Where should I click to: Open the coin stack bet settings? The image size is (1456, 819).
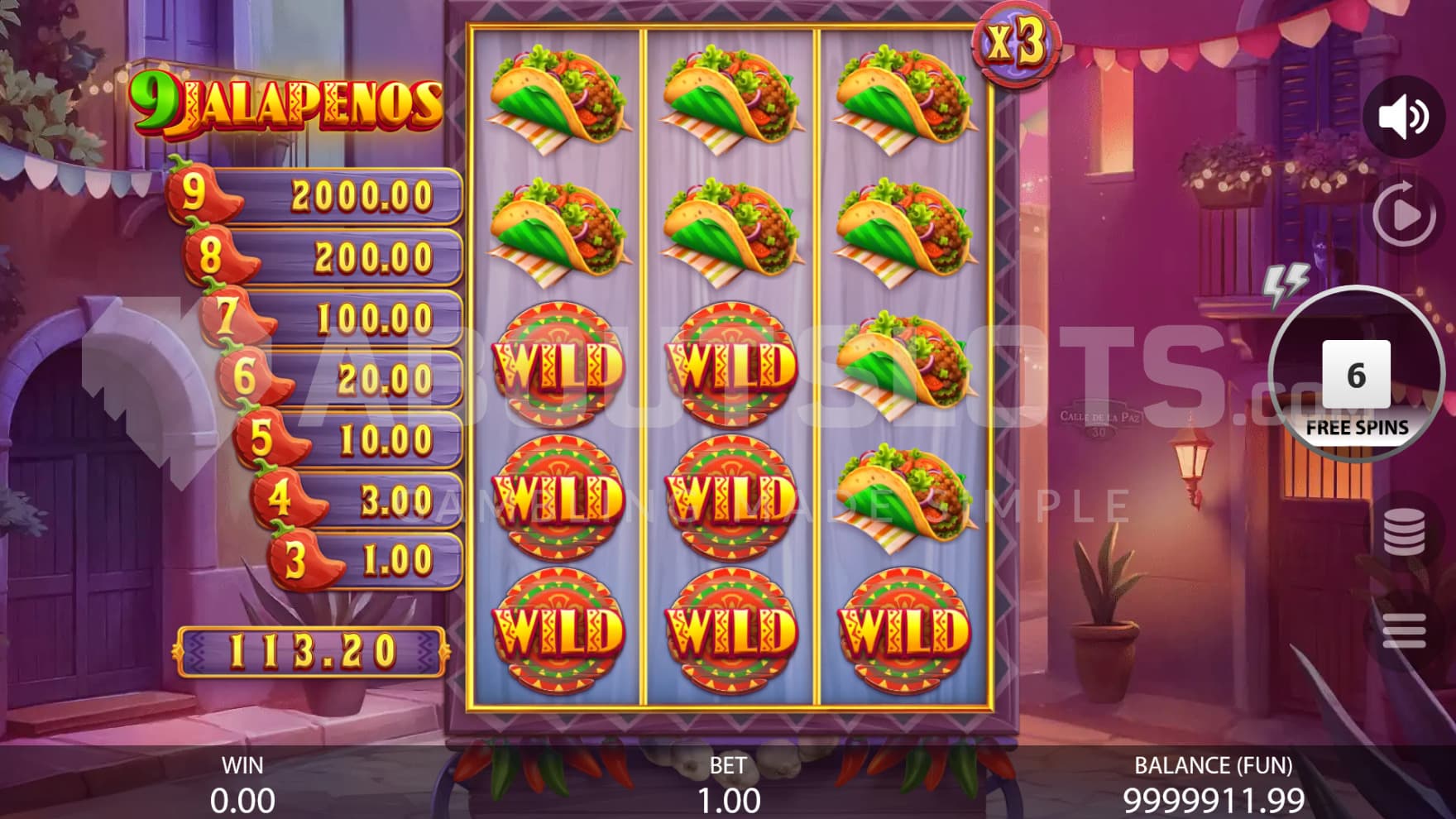click(x=1403, y=532)
